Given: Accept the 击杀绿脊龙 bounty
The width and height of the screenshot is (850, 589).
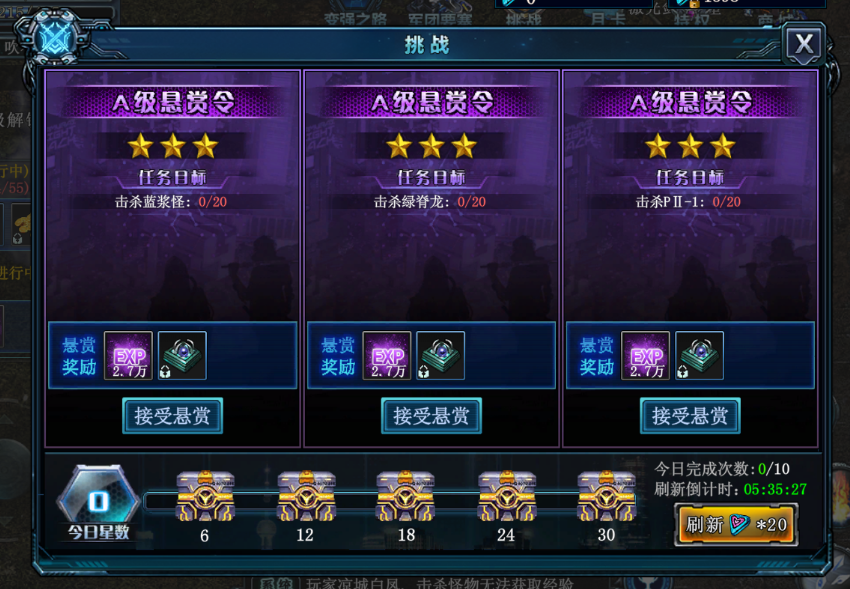Looking at the screenshot, I should pos(431,416).
